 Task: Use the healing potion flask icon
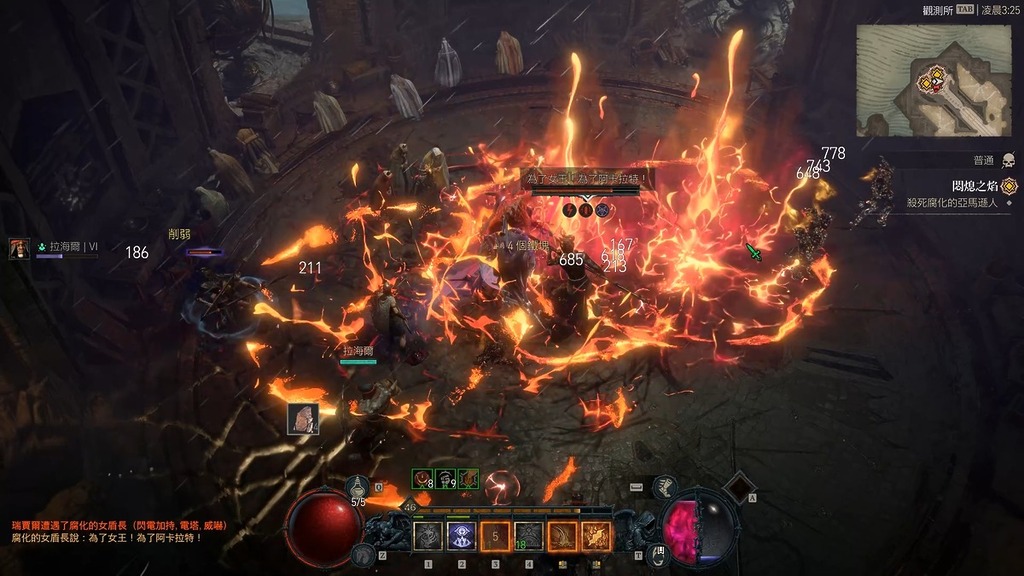[x=358, y=487]
